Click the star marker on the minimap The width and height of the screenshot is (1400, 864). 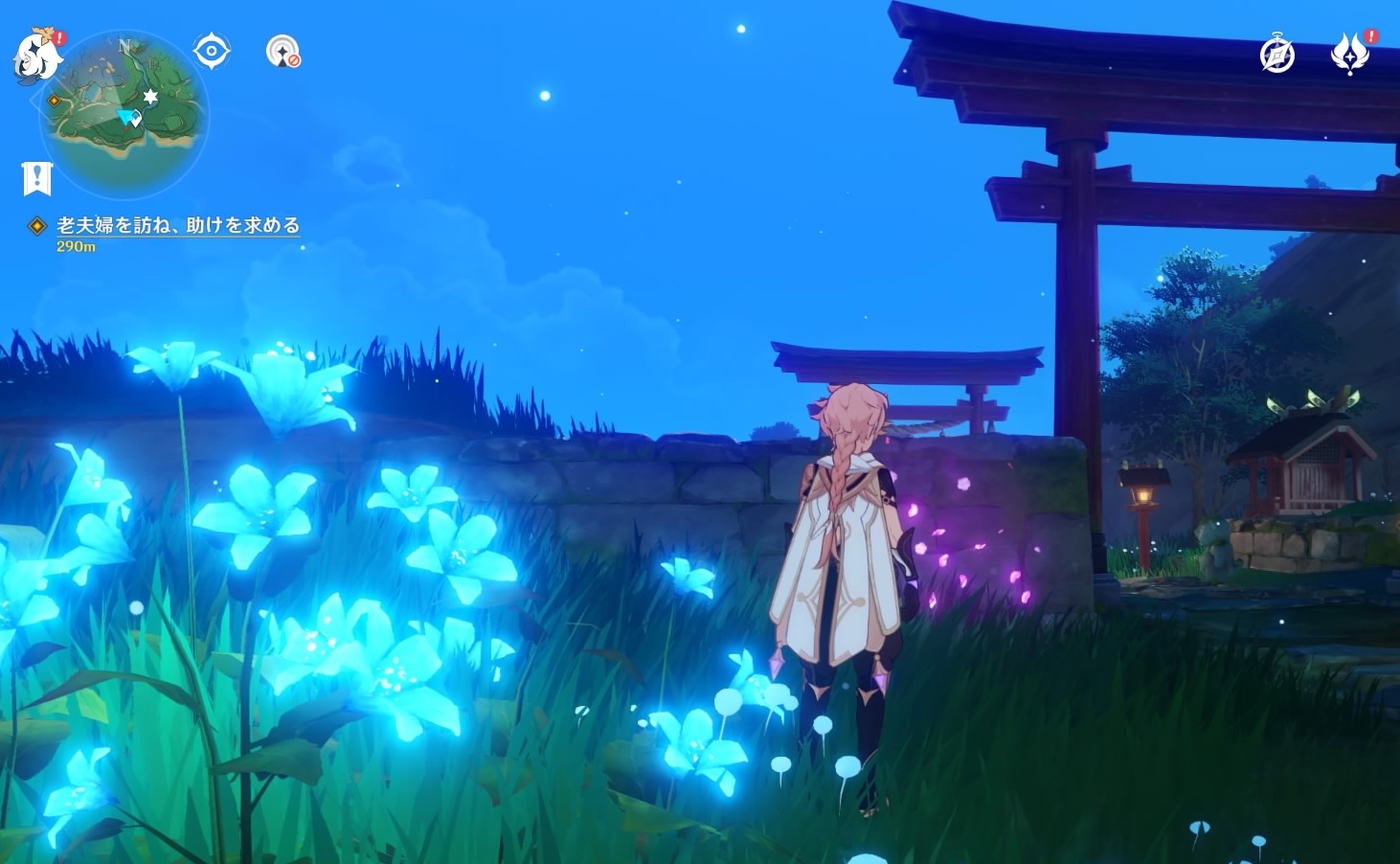150,96
